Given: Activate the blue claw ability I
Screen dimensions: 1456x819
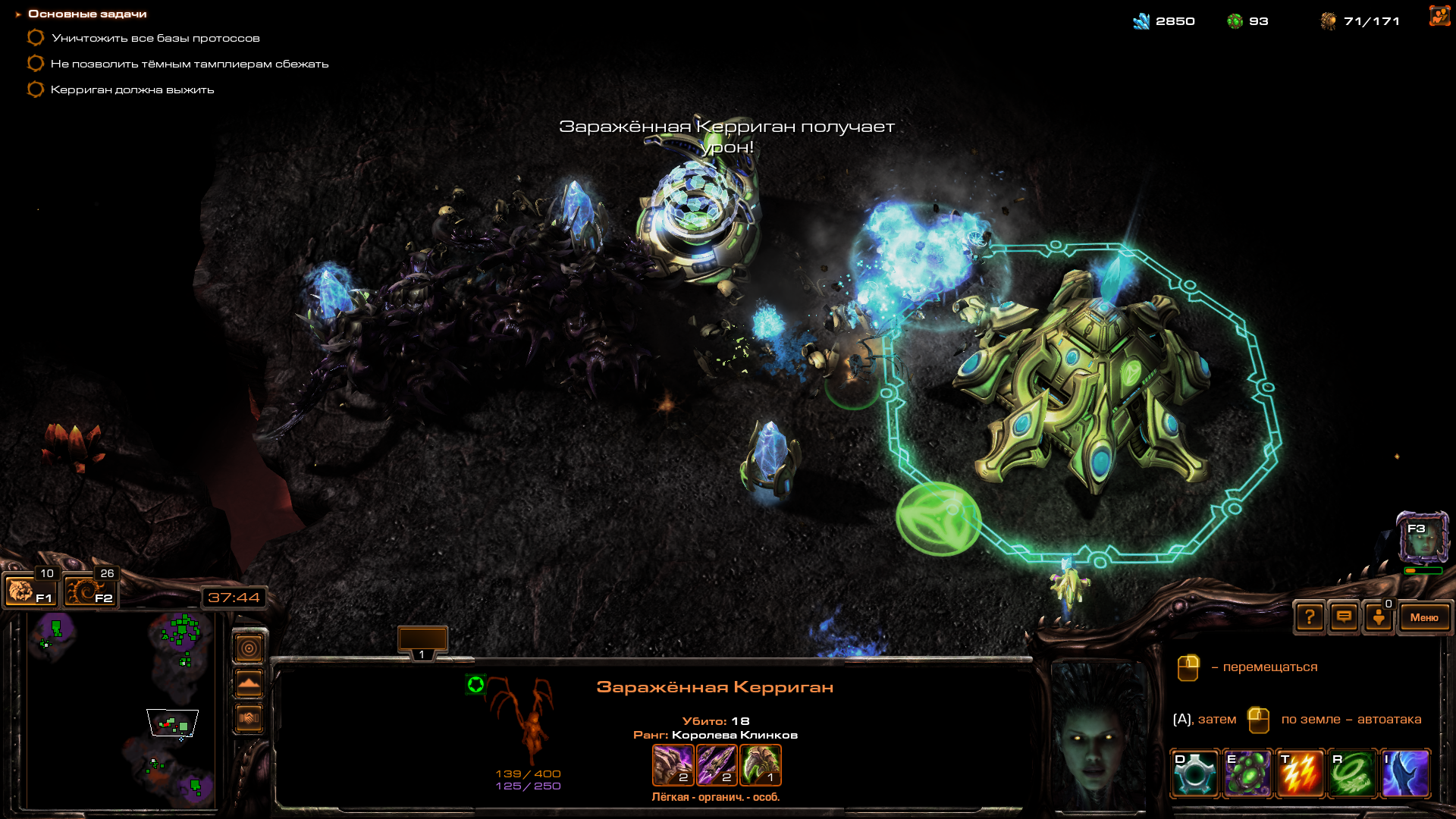Looking at the screenshot, I should [x=1405, y=773].
